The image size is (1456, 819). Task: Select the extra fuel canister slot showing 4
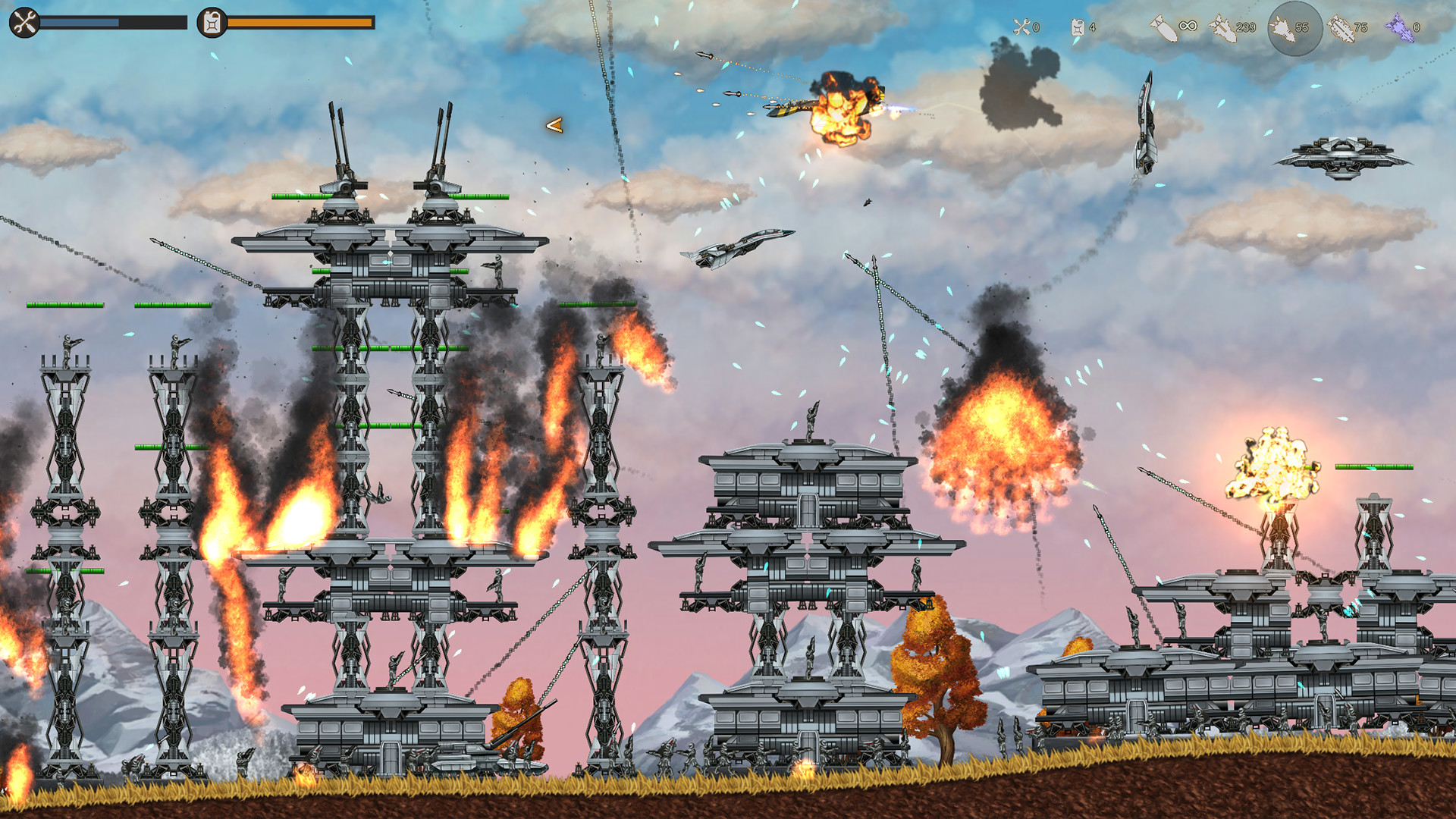pyautogui.click(x=1084, y=27)
